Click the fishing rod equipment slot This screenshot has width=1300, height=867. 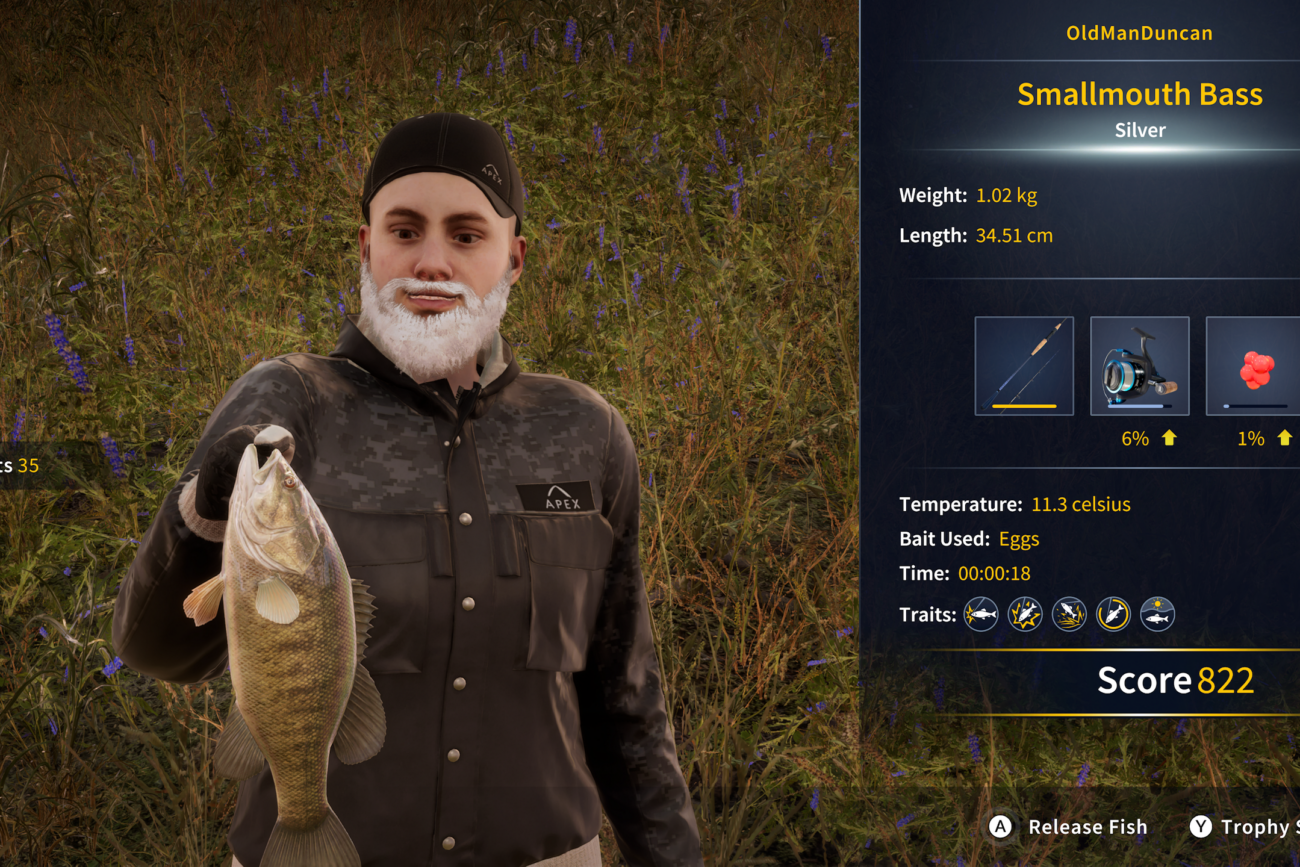[1024, 366]
